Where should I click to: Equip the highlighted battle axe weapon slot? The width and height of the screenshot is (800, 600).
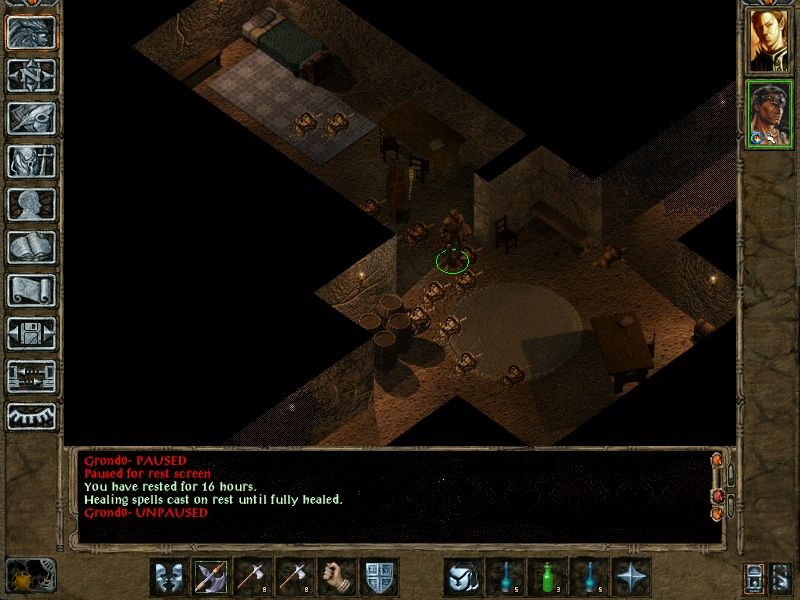click(210, 576)
